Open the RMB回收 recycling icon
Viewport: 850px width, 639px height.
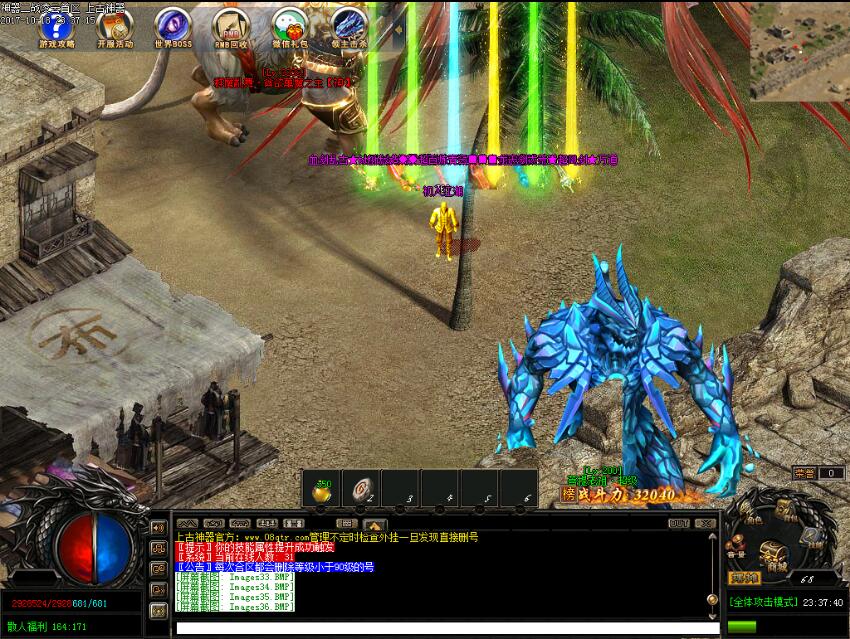click(230, 25)
